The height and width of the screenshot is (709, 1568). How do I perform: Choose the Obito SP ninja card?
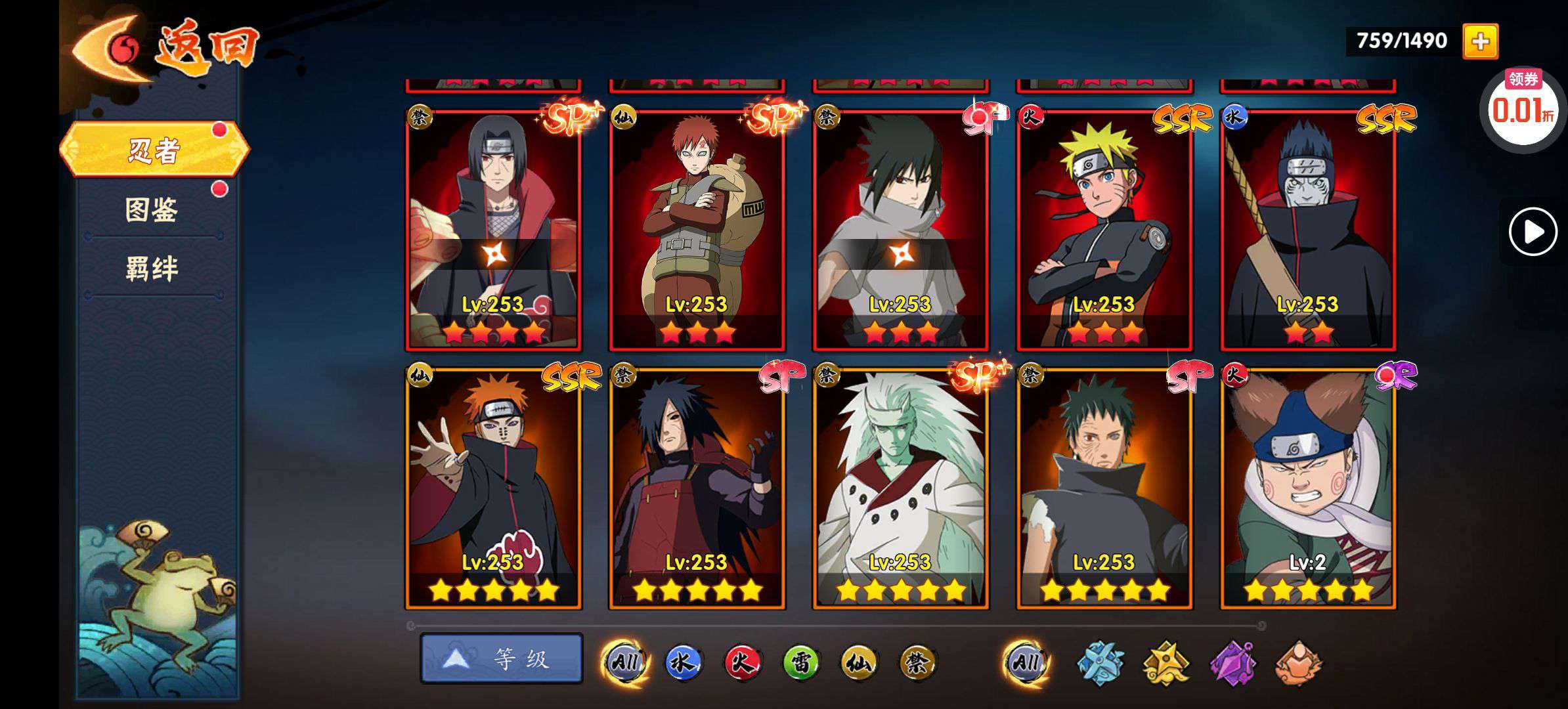click(1104, 489)
